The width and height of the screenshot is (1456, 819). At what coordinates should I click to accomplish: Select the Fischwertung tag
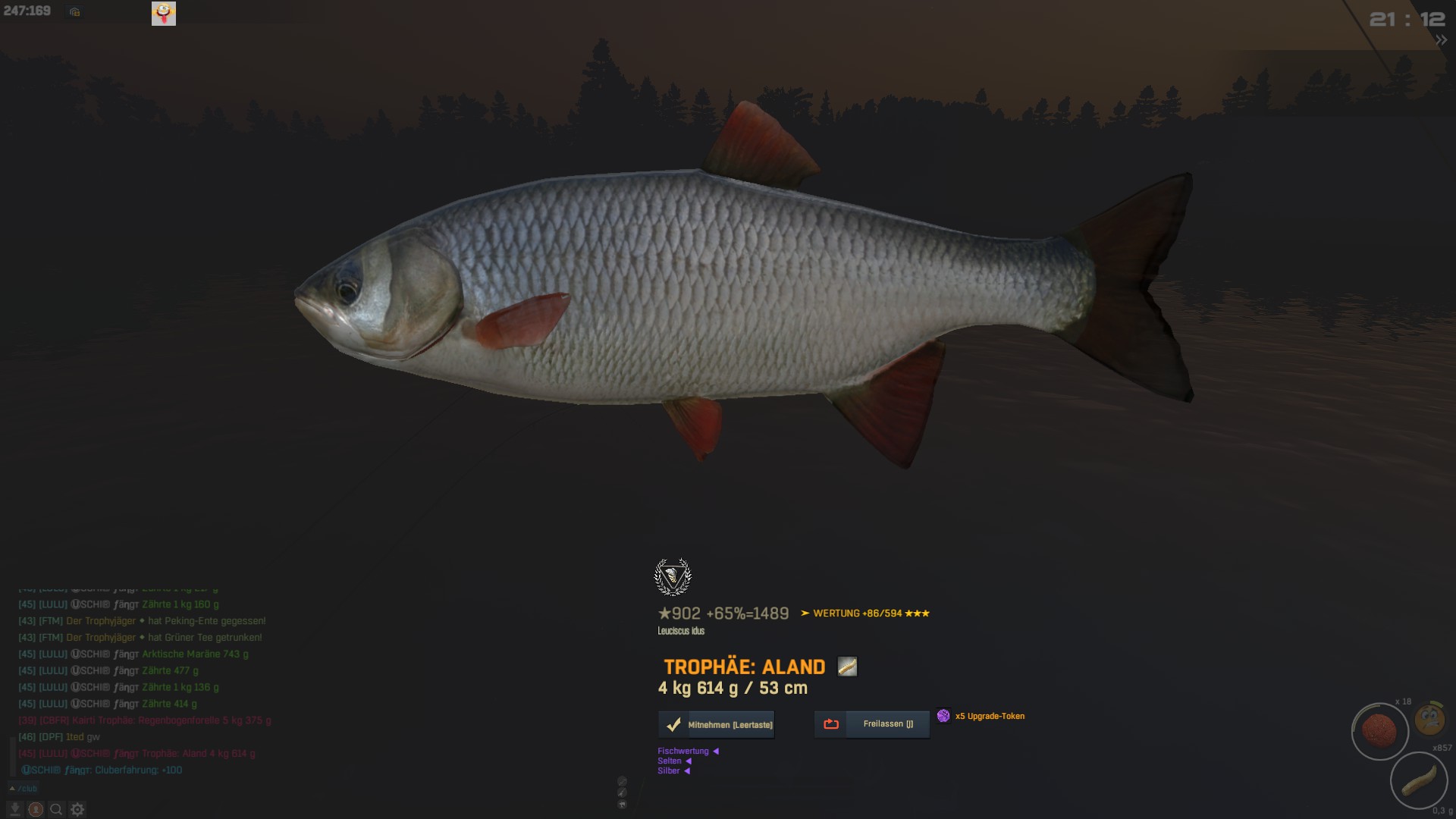coord(683,752)
